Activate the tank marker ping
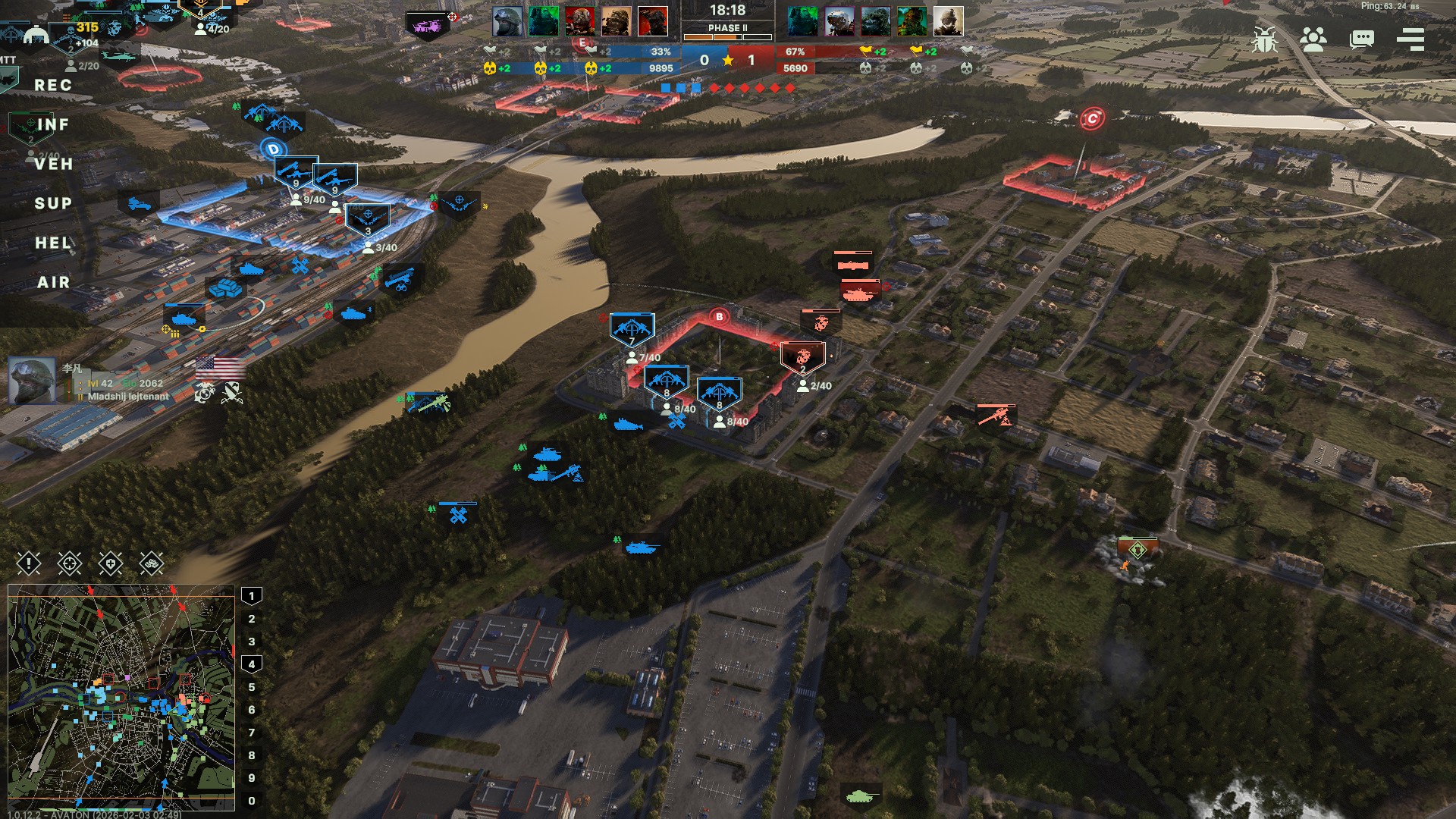Screen dimensions: 1456x819 [x=152, y=563]
